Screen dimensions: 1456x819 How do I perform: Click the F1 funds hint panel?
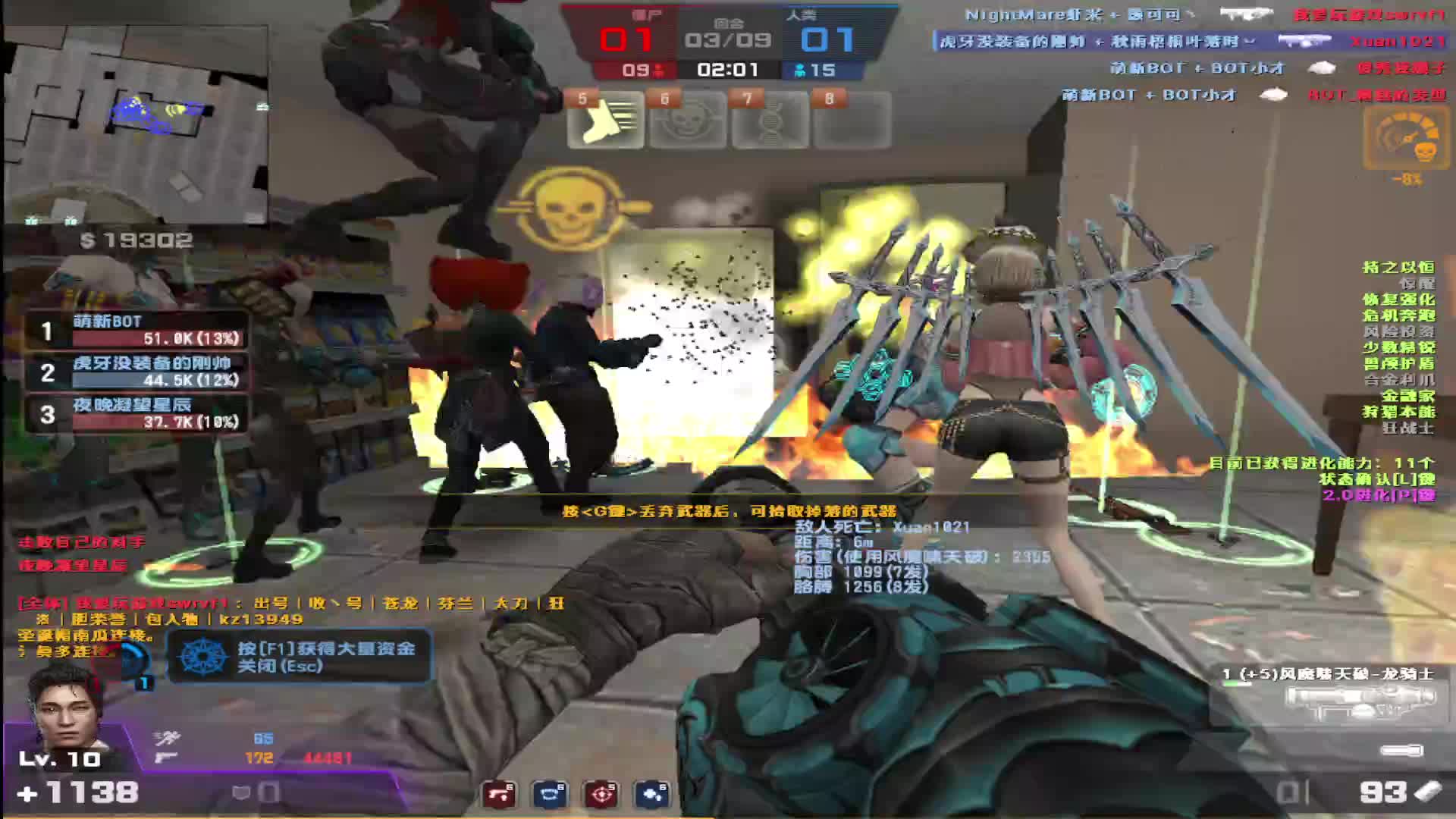pos(300,657)
